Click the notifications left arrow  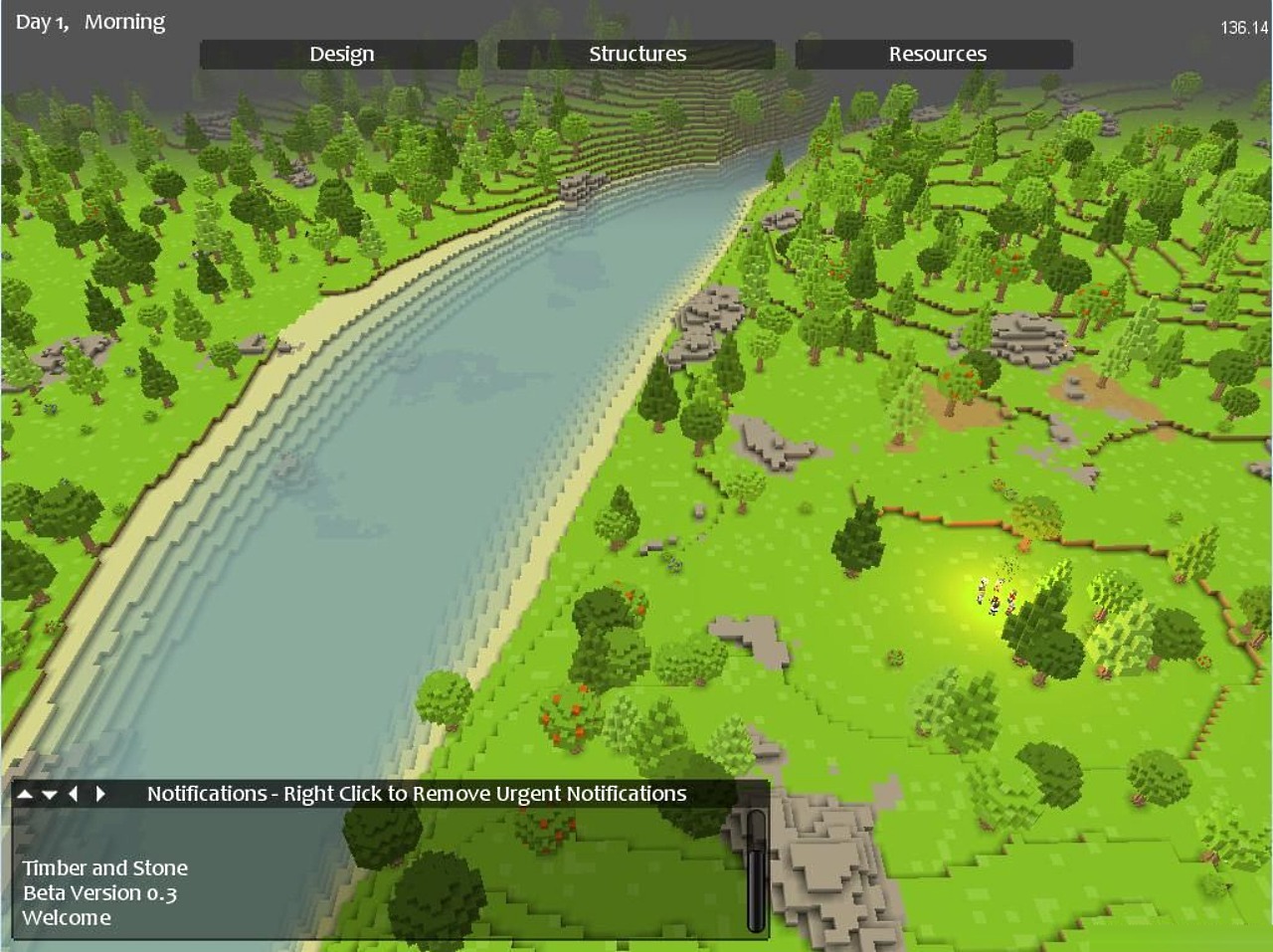tap(74, 794)
